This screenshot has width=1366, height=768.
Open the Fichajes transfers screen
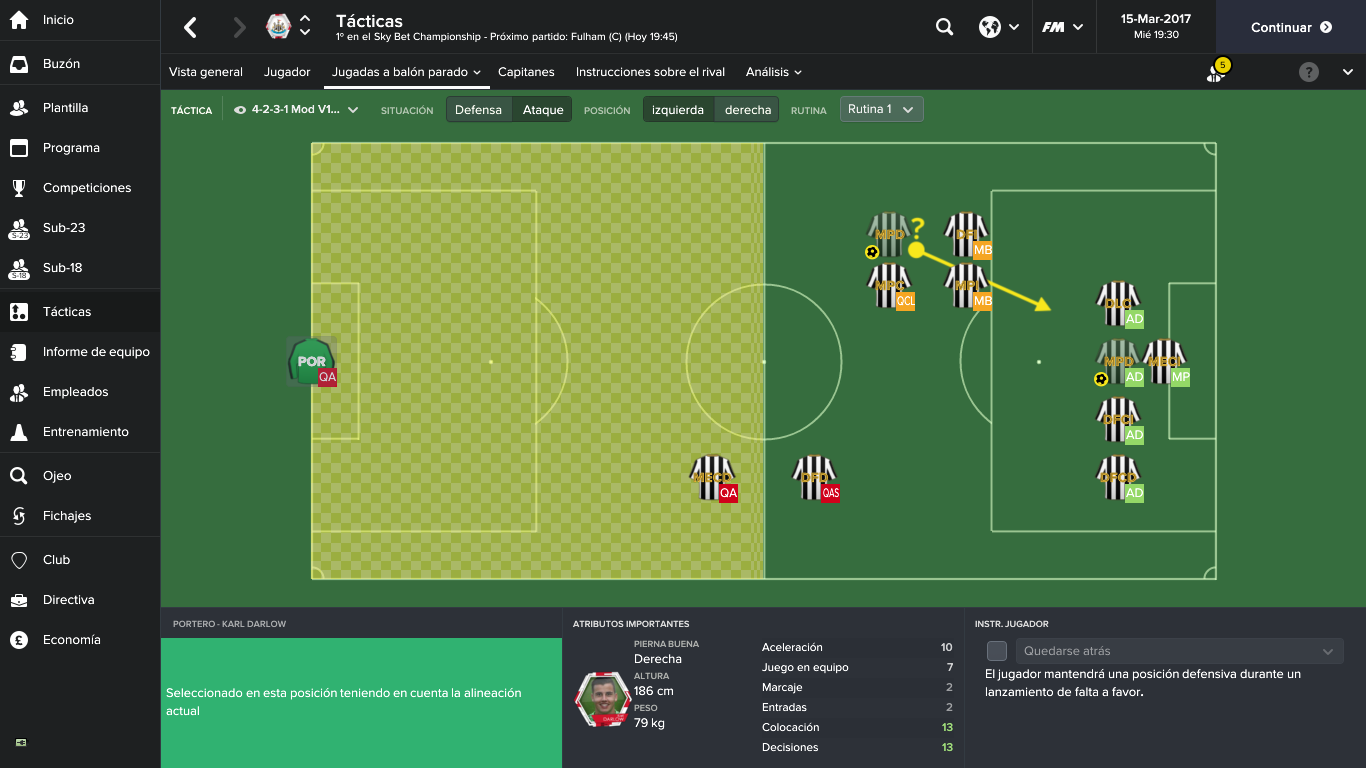[66, 516]
